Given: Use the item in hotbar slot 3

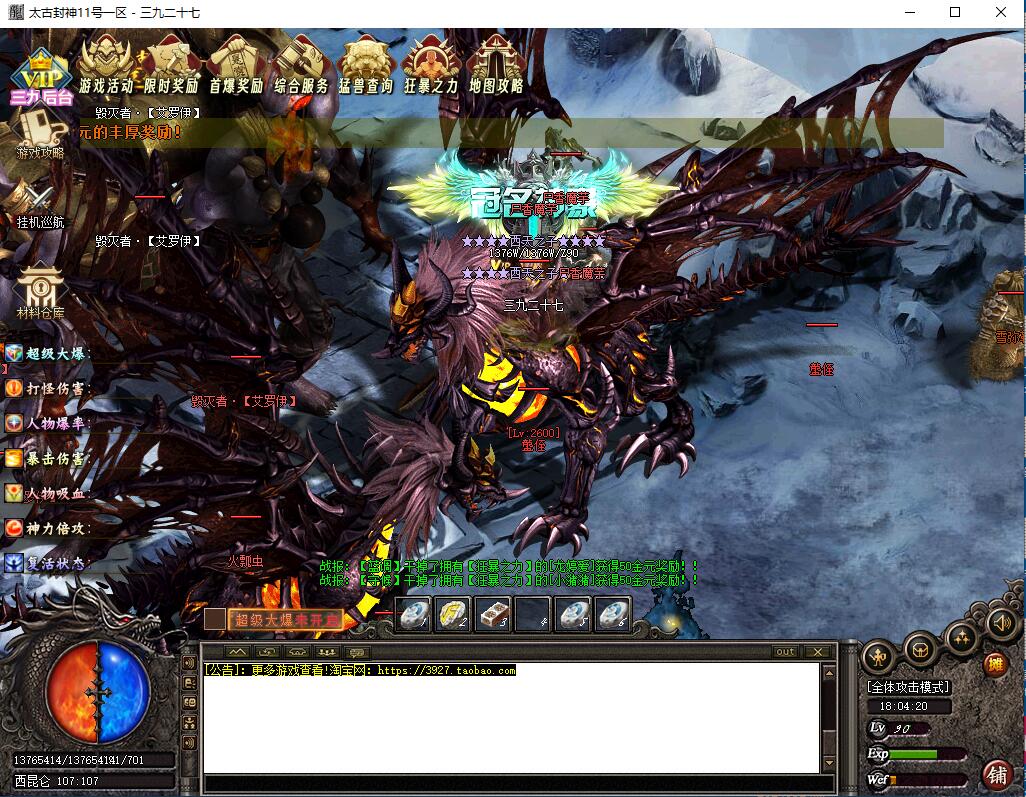Looking at the screenshot, I should 492,615.
